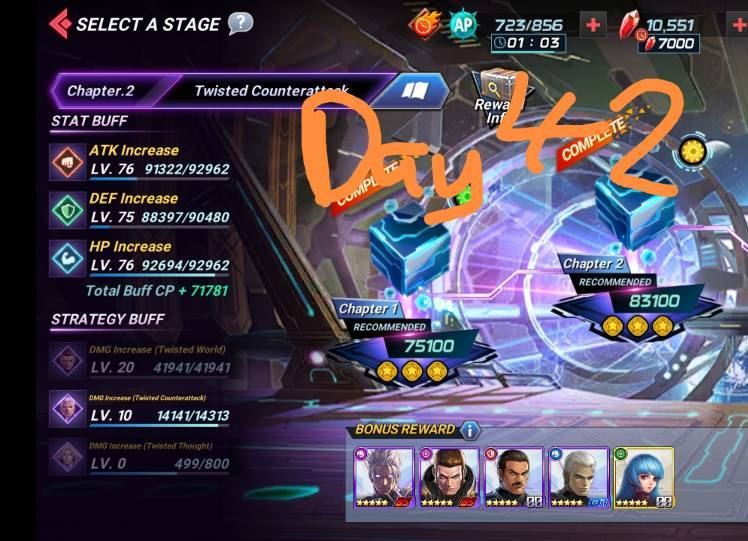Open the Reward Info panel
Screen dimensions: 748x541
pos(497,95)
